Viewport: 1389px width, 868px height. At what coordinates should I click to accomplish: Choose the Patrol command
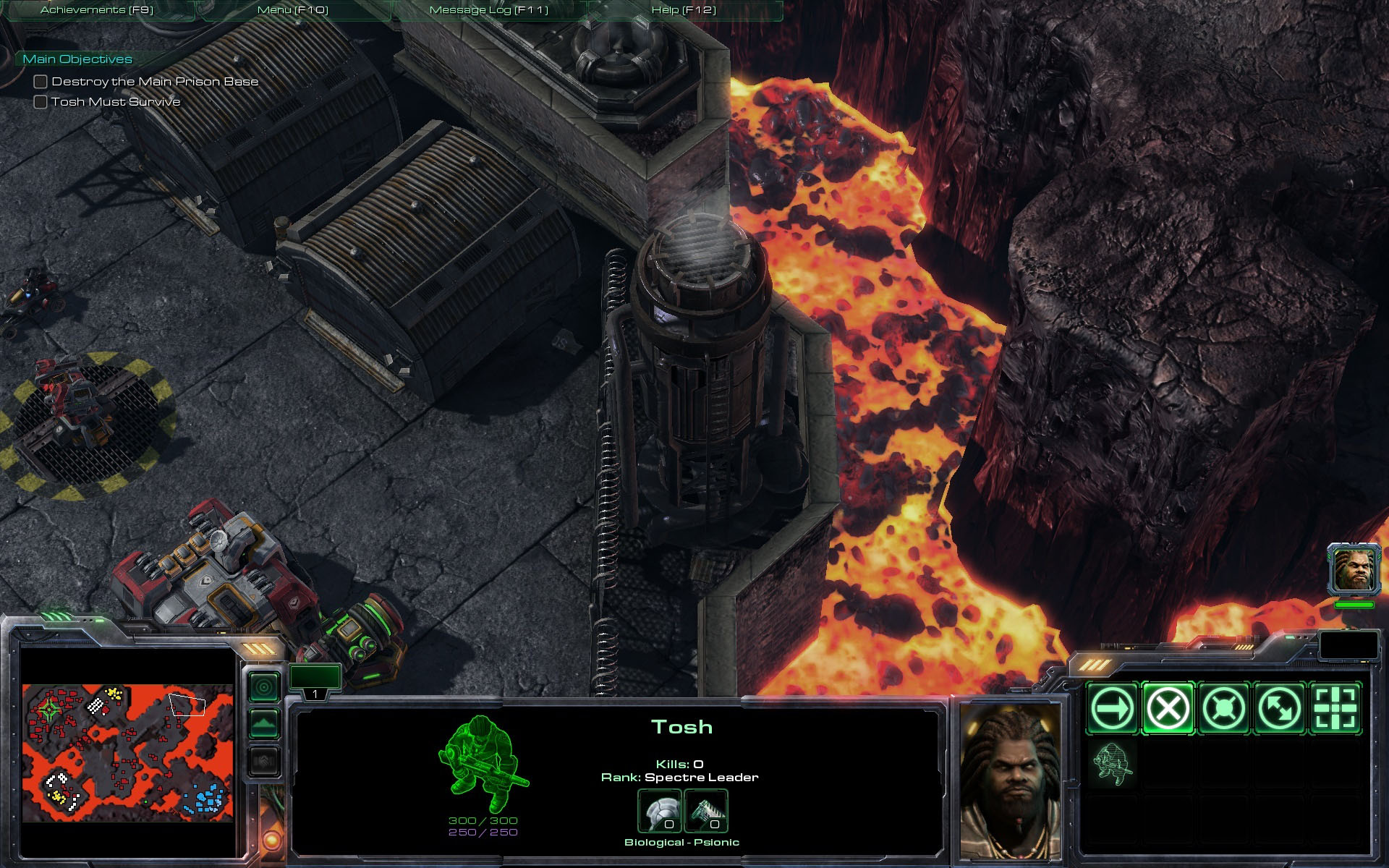point(1279,708)
